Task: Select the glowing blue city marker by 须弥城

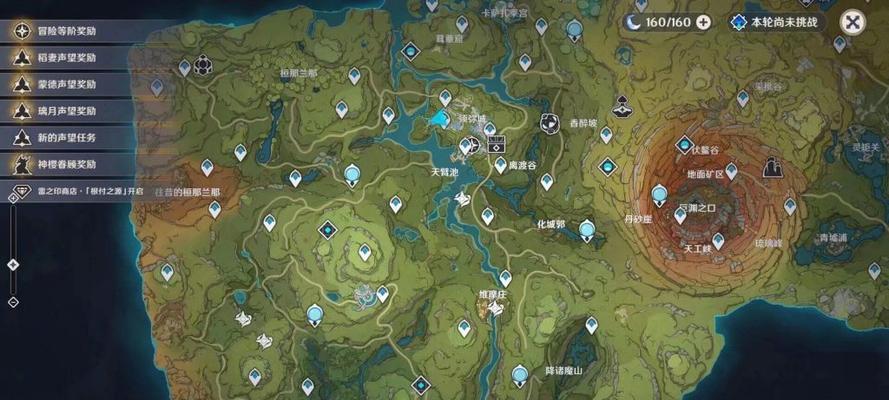Action: (x=439, y=119)
